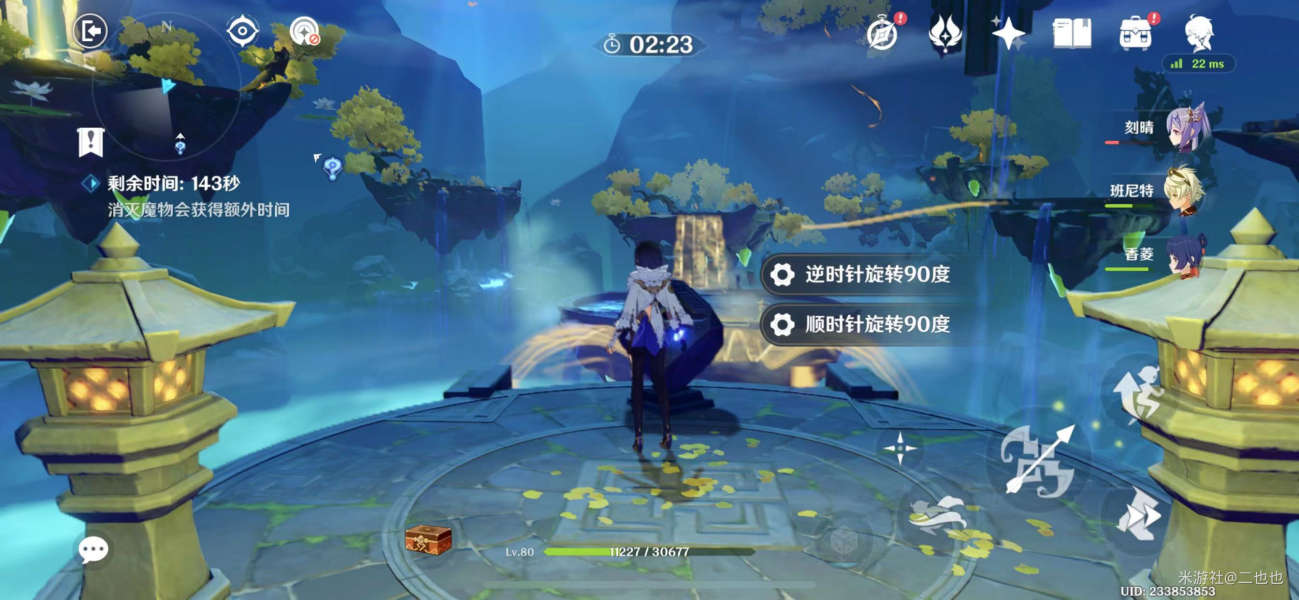Leave the domain via the exit door icon
This screenshot has width=1299, height=600.
90,31
